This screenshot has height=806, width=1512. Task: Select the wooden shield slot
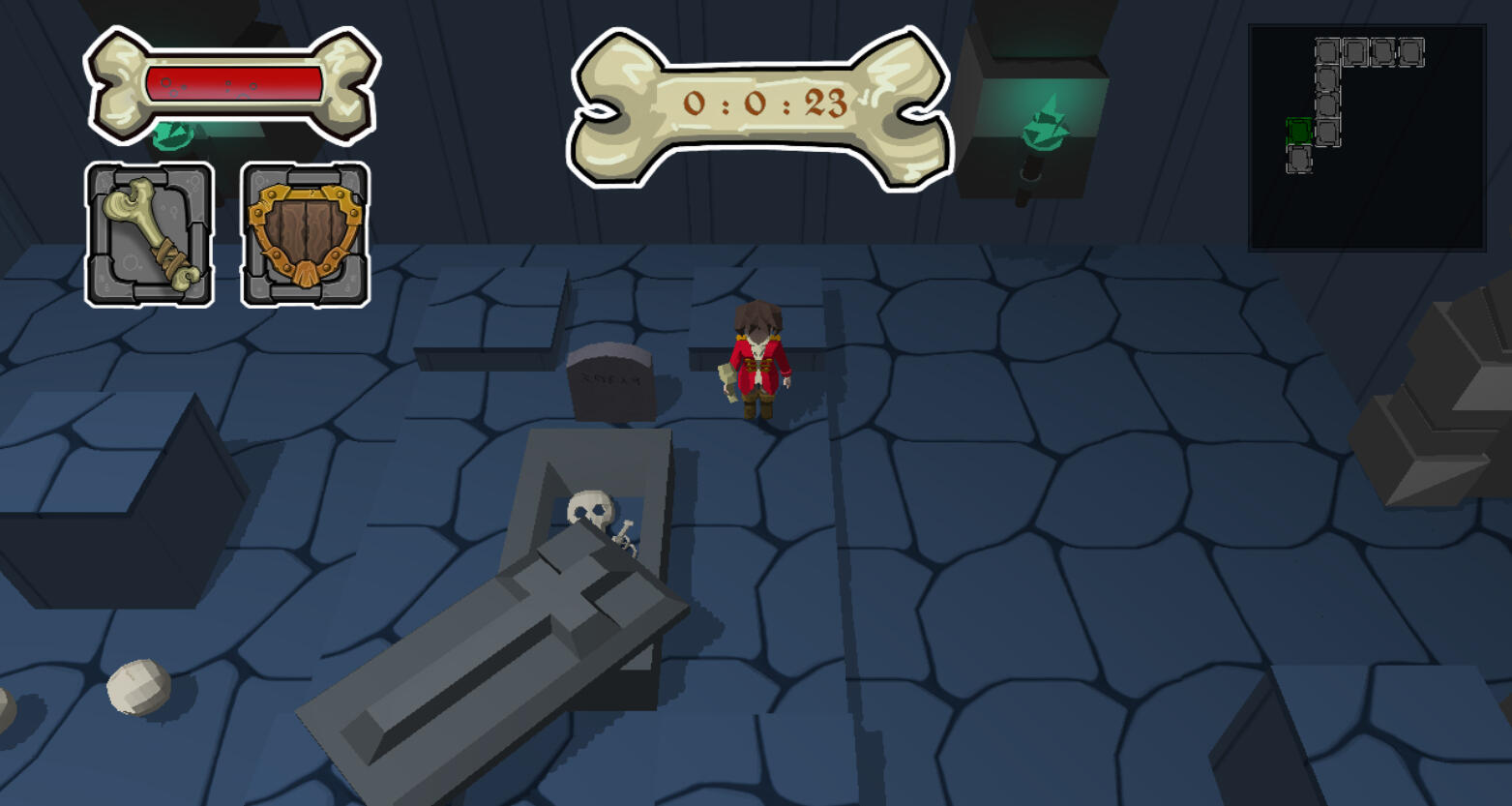[305, 235]
